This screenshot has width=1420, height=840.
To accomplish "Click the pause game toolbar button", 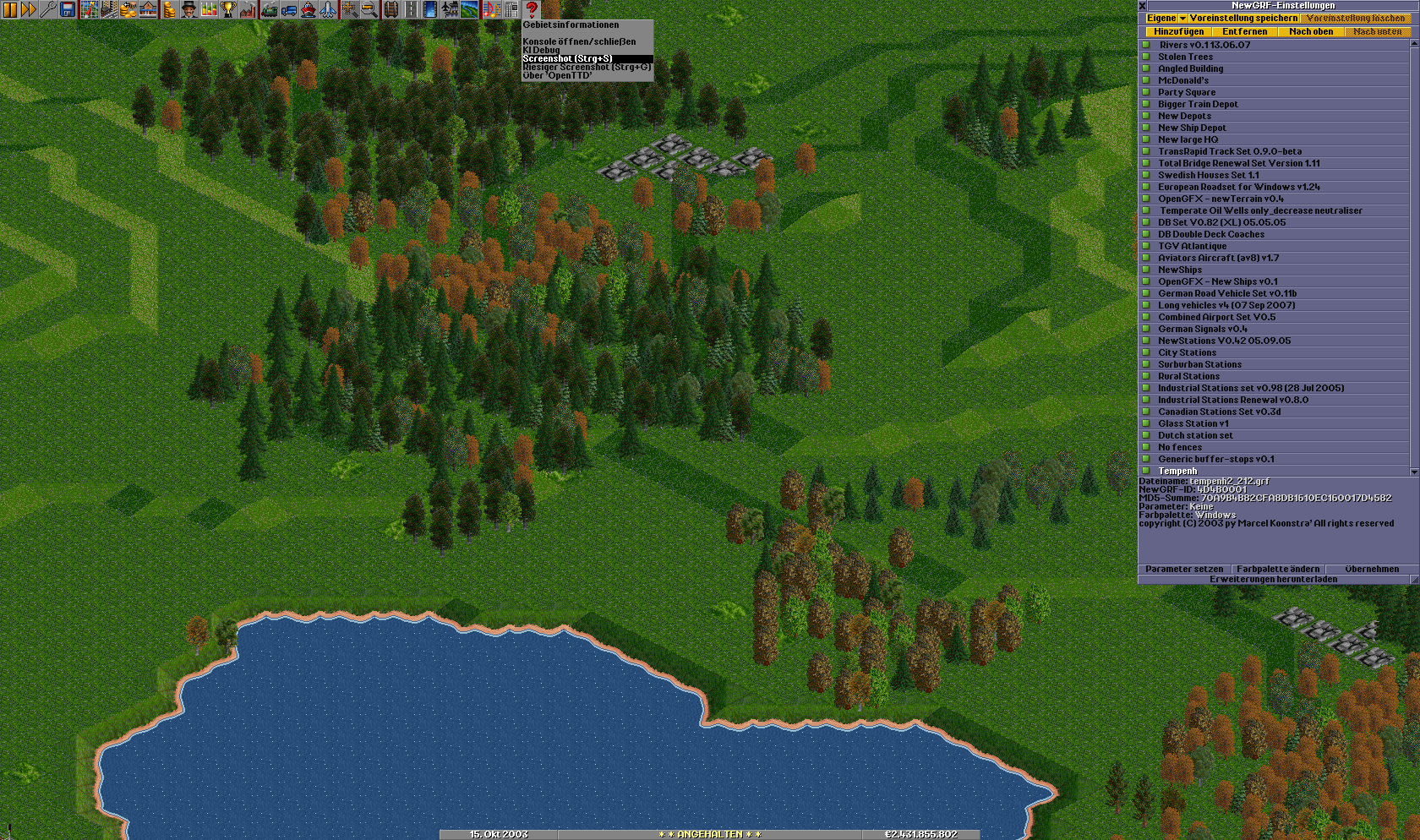I will [x=9, y=9].
